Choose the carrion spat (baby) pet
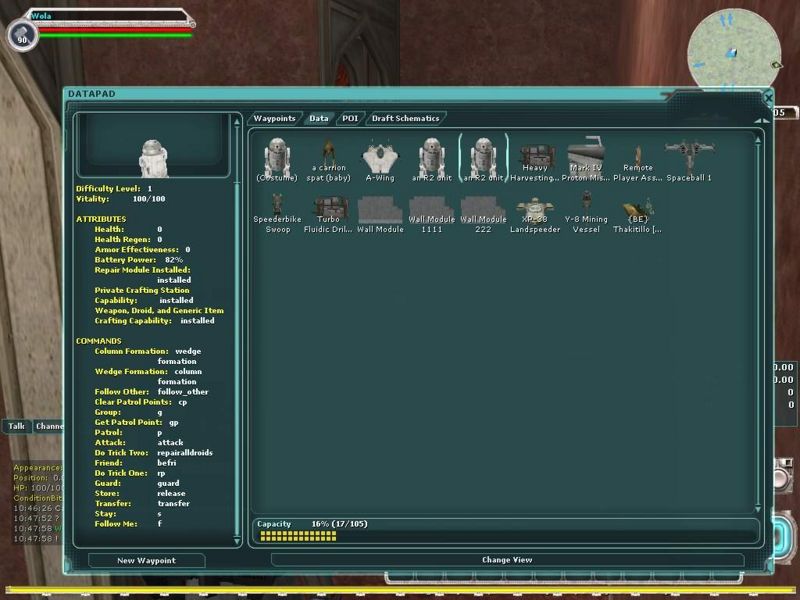Screen dimensions: 800x600 [x=329, y=160]
